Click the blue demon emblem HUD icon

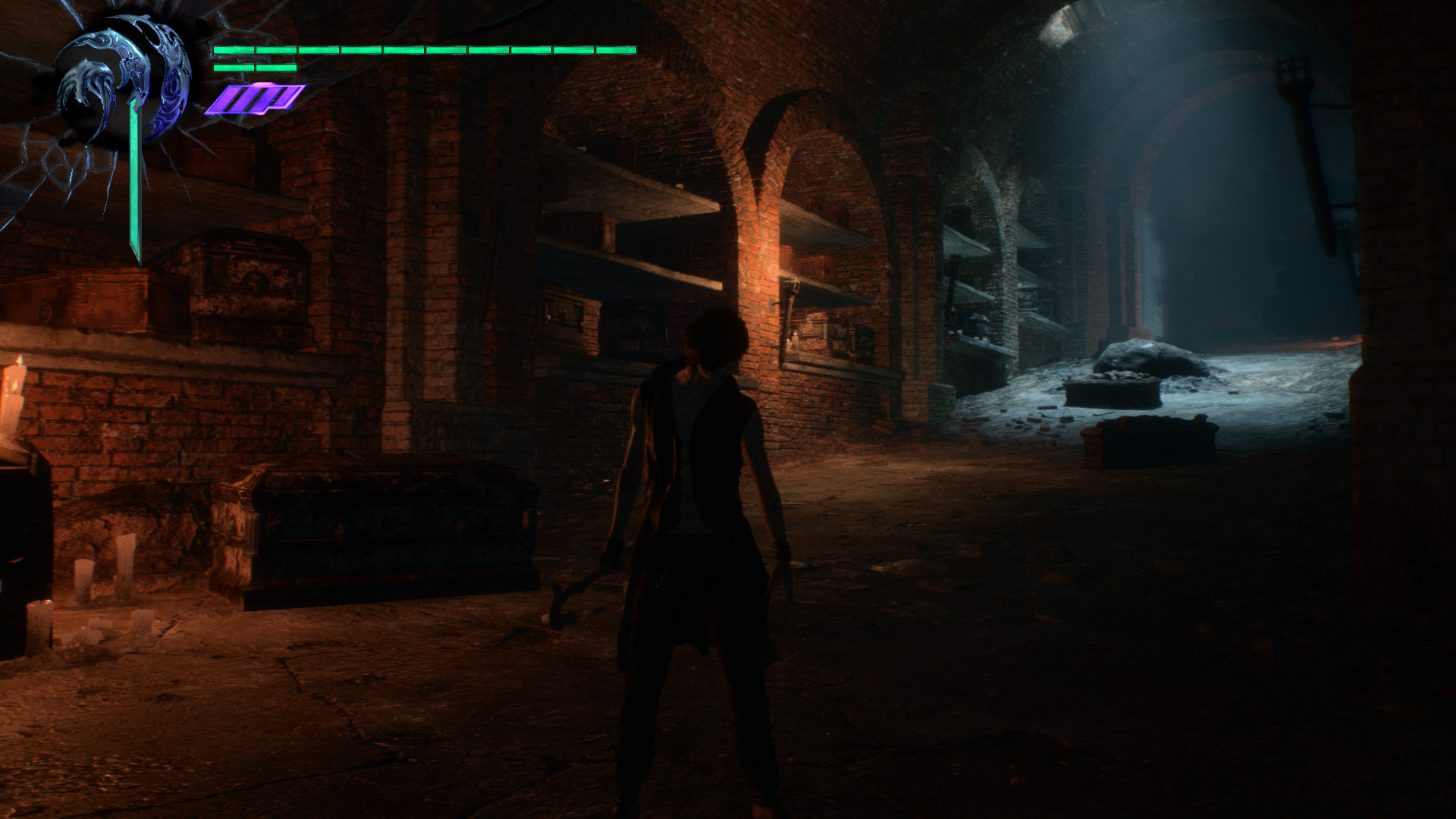(121, 83)
